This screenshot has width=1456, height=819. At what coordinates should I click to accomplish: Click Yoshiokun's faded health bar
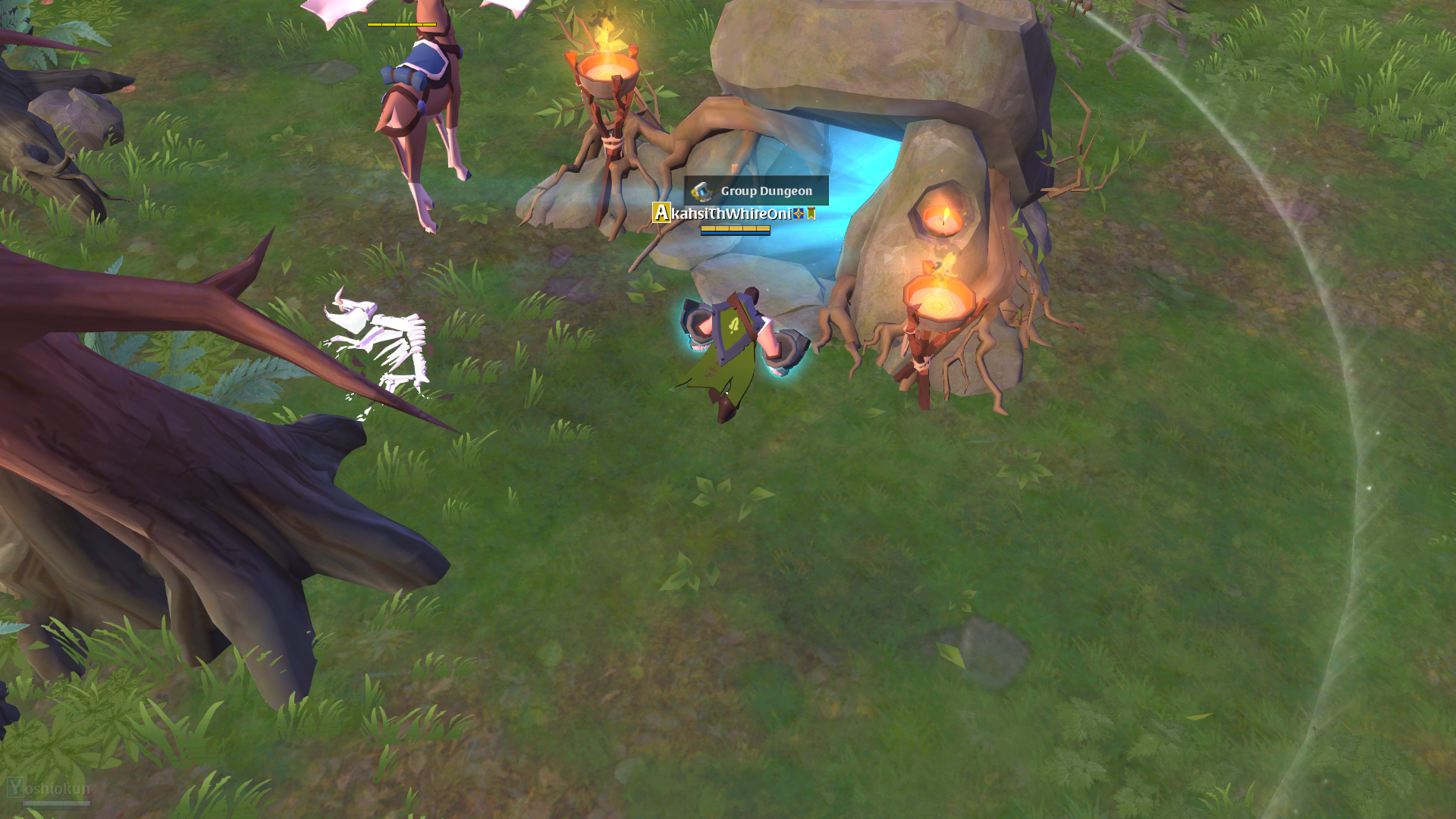(57, 805)
